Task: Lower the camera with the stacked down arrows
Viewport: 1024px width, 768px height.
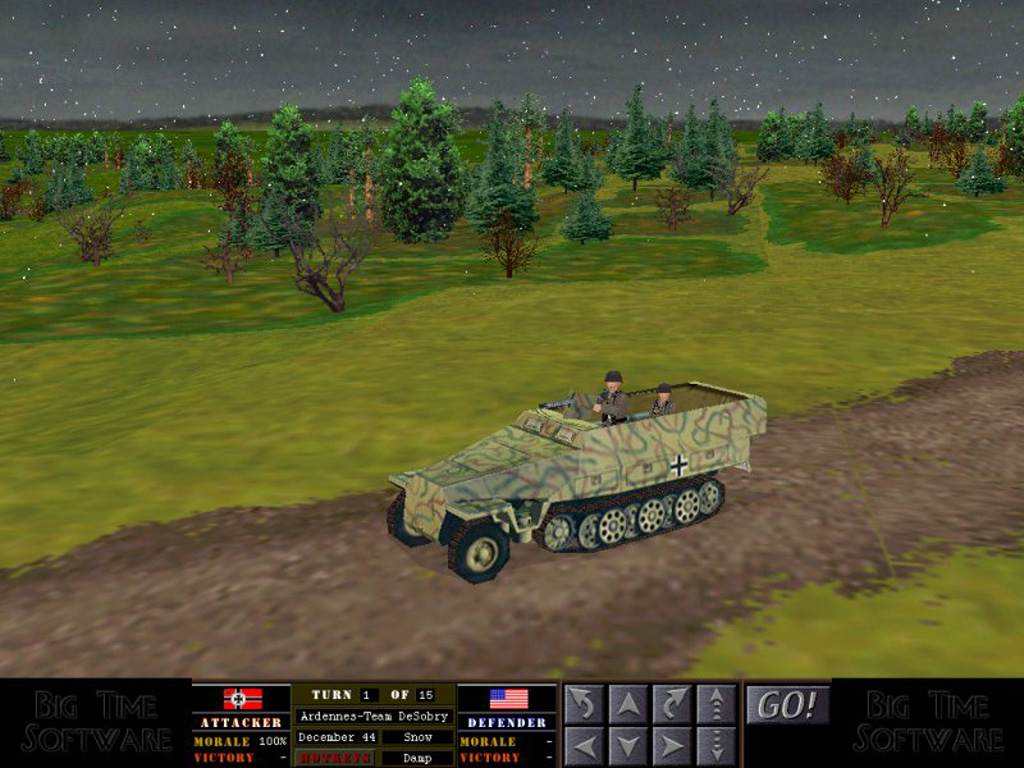Action: point(716,746)
